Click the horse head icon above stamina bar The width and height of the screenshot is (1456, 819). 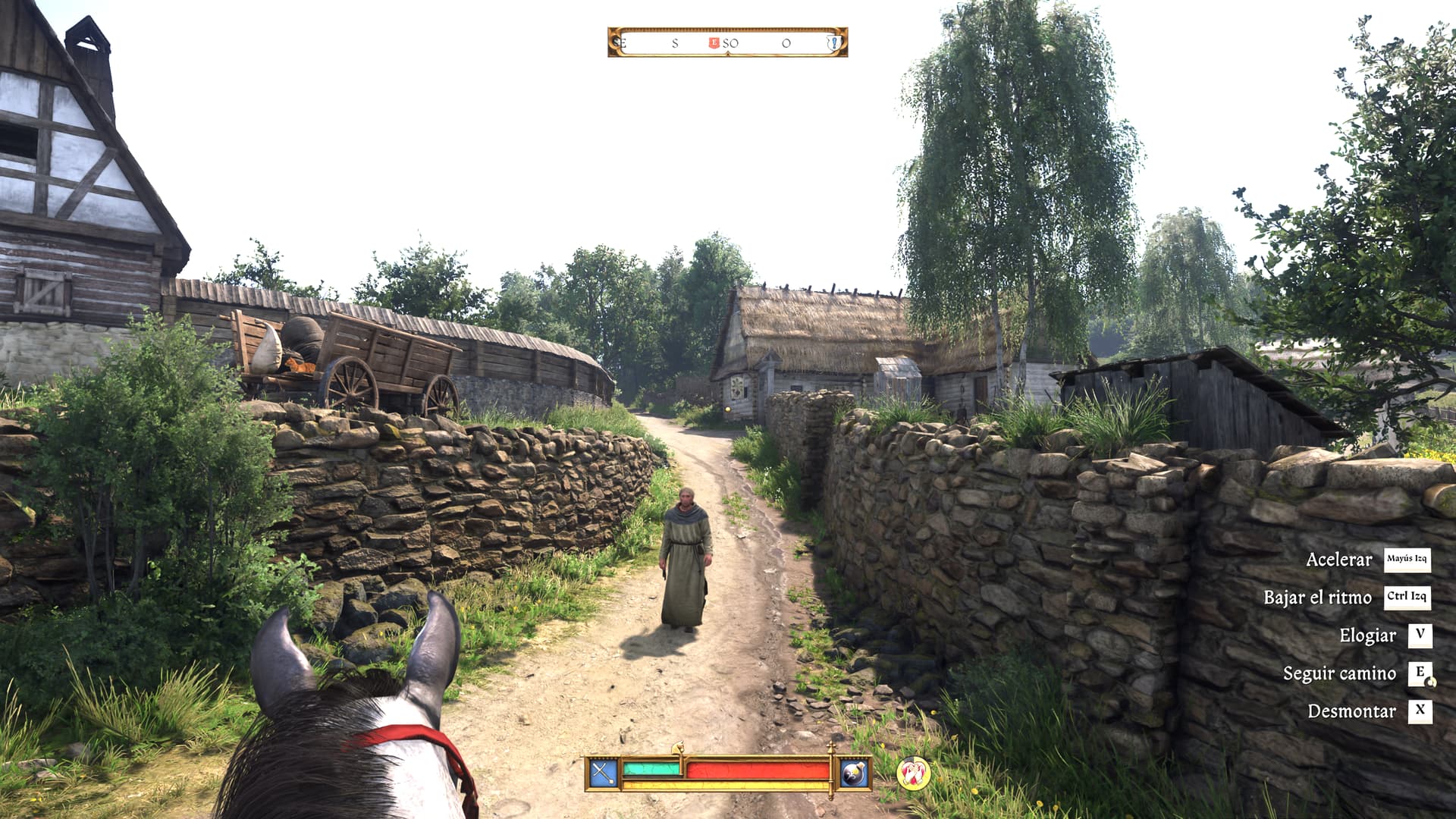click(x=678, y=748)
